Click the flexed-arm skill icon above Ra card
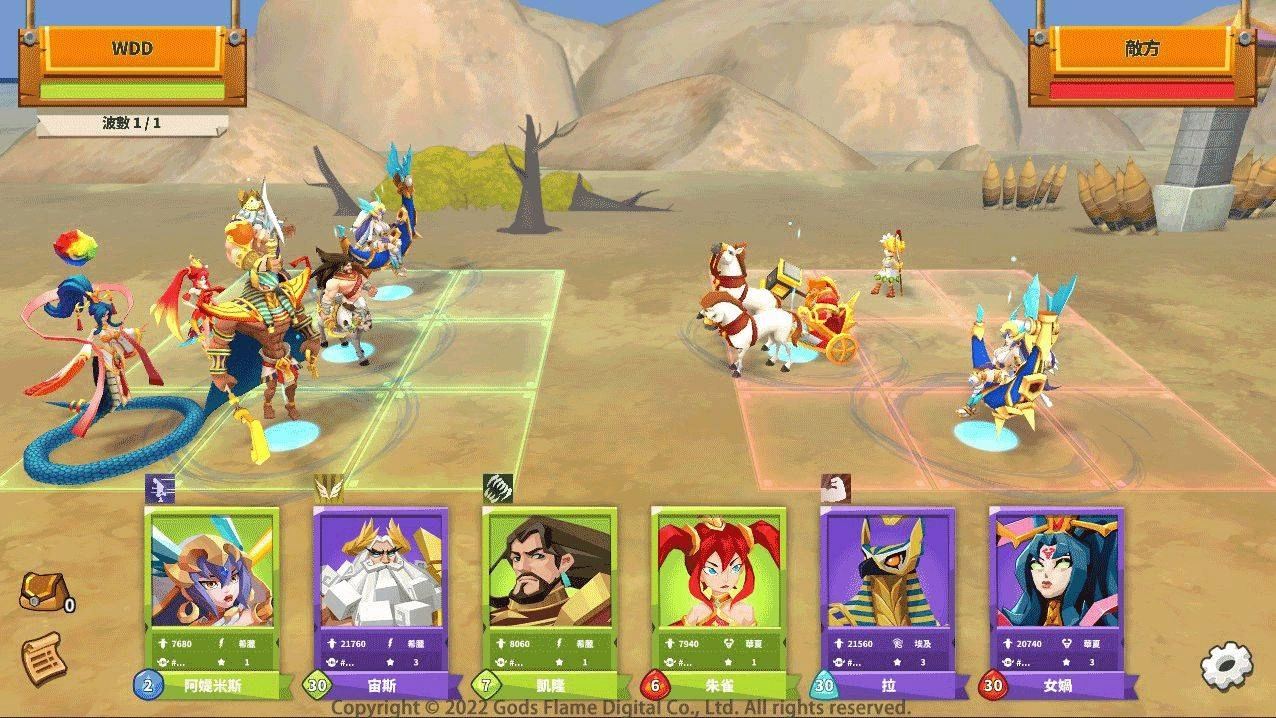The width and height of the screenshot is (1276, 718). (x=835, y=488)
